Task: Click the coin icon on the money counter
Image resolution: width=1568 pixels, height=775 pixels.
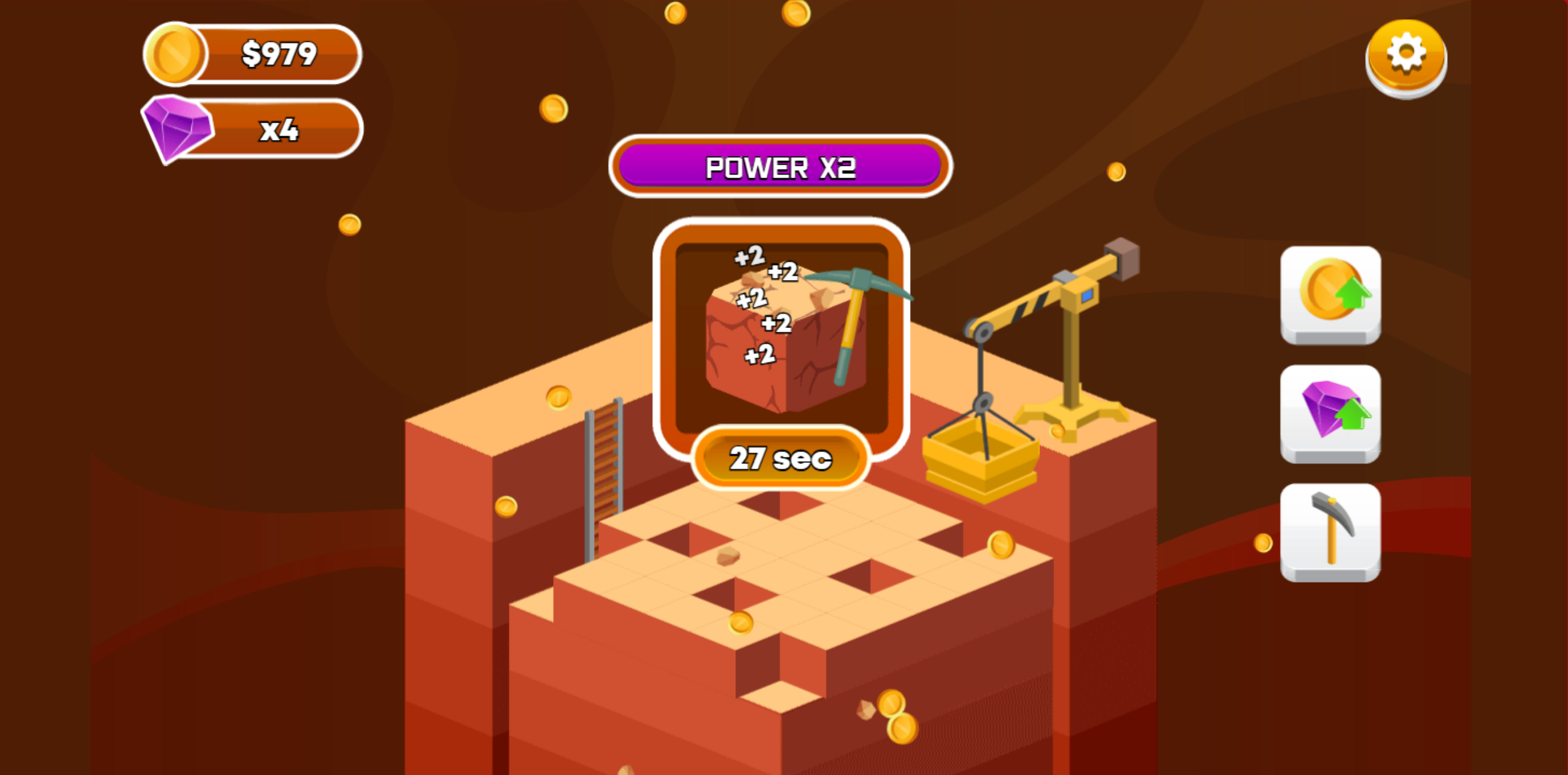Action: [x=175, y=54]
